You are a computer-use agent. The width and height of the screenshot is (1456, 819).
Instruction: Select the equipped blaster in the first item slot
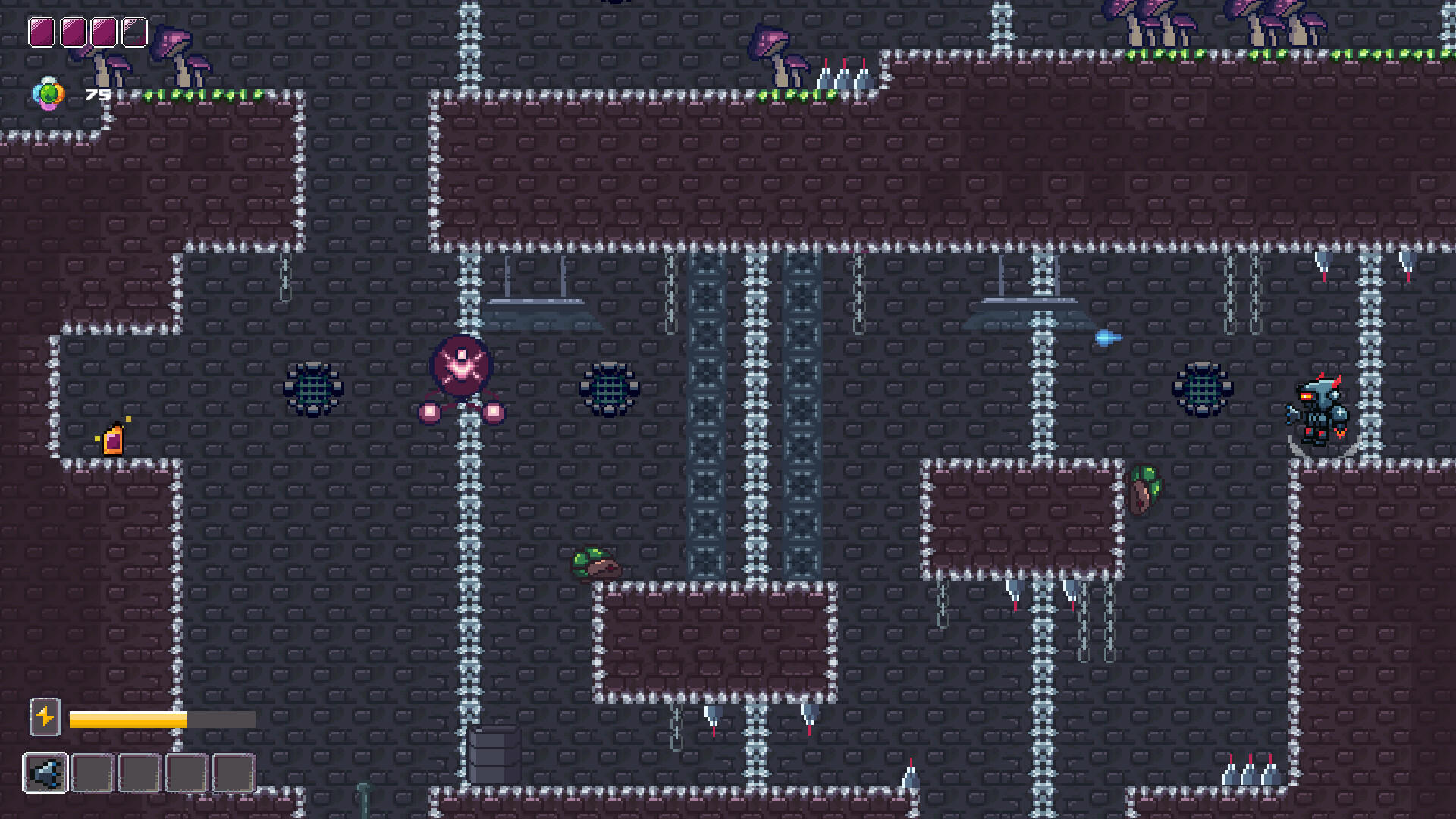(x=47, y=773)
